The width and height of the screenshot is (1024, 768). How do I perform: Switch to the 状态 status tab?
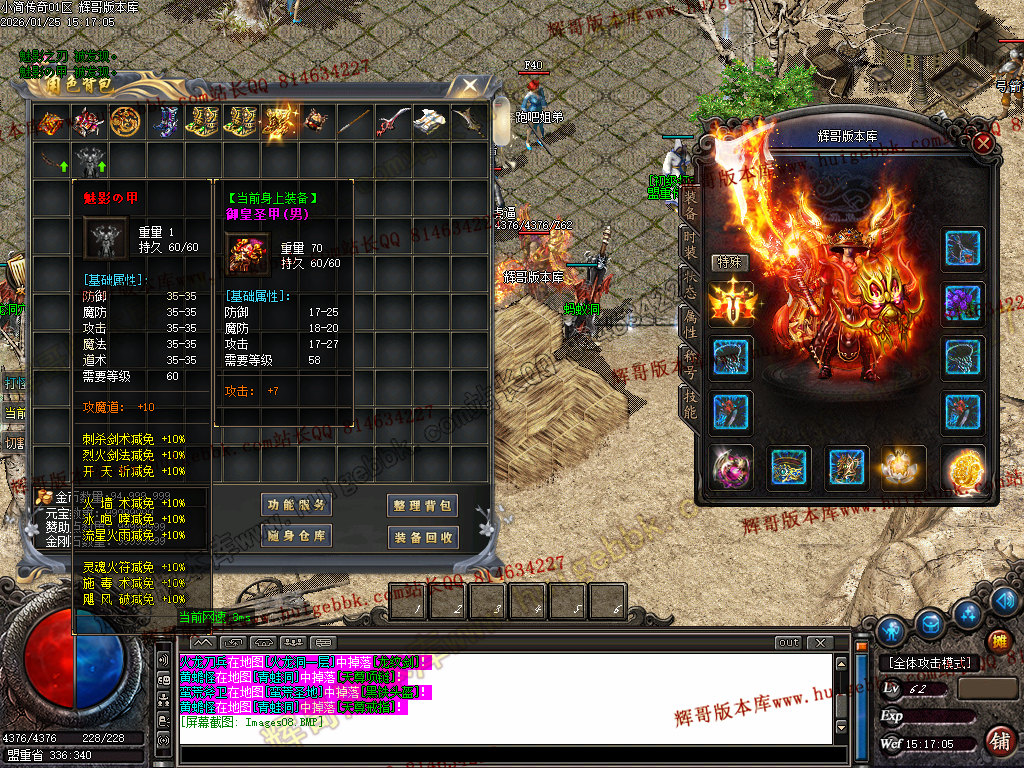pos(690,281)
